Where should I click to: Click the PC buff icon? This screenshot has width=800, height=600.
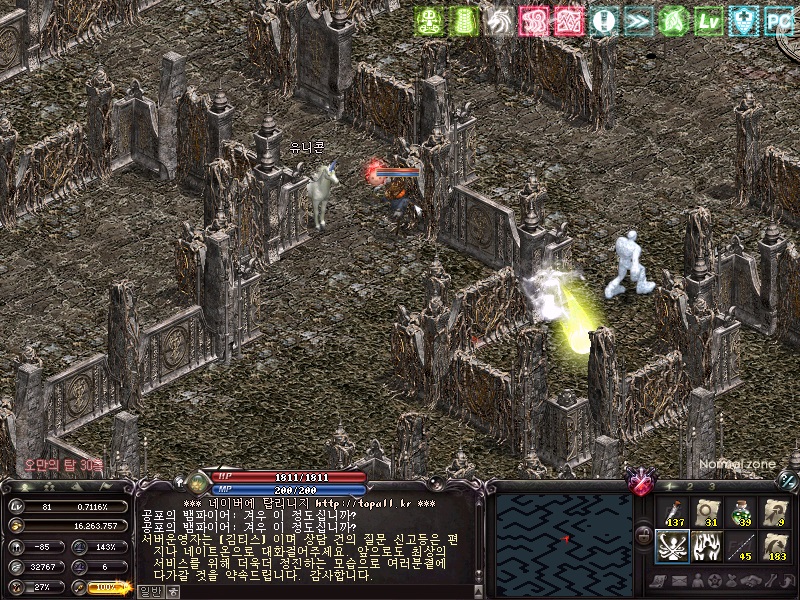tap(778, 20)
